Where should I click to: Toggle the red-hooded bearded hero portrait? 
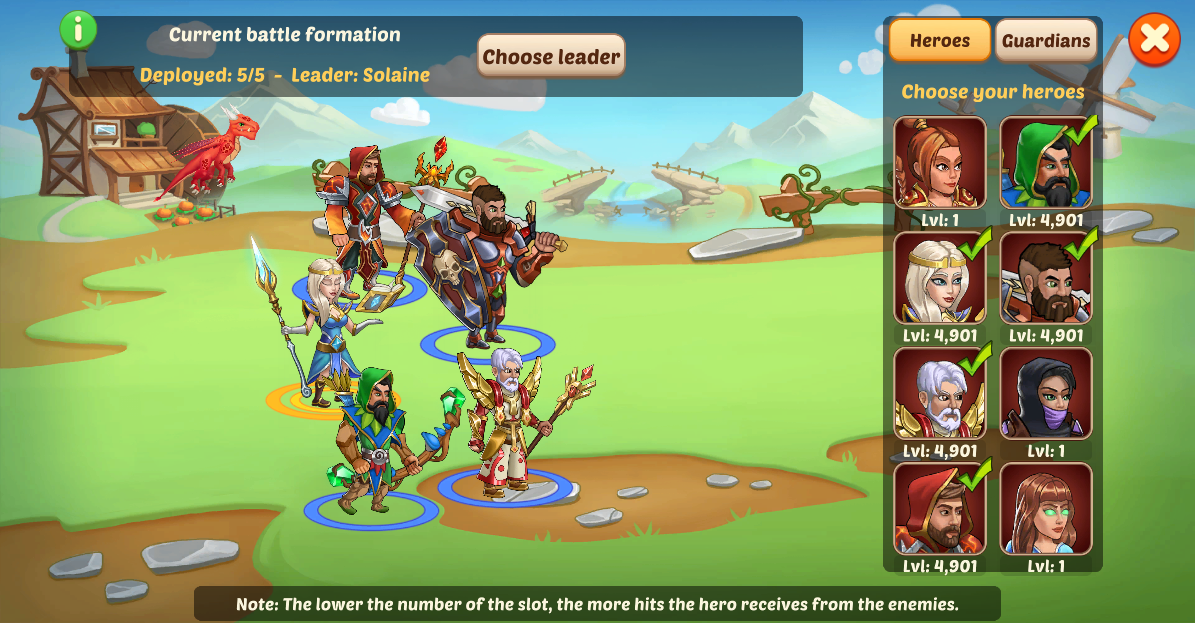point(939,508)
